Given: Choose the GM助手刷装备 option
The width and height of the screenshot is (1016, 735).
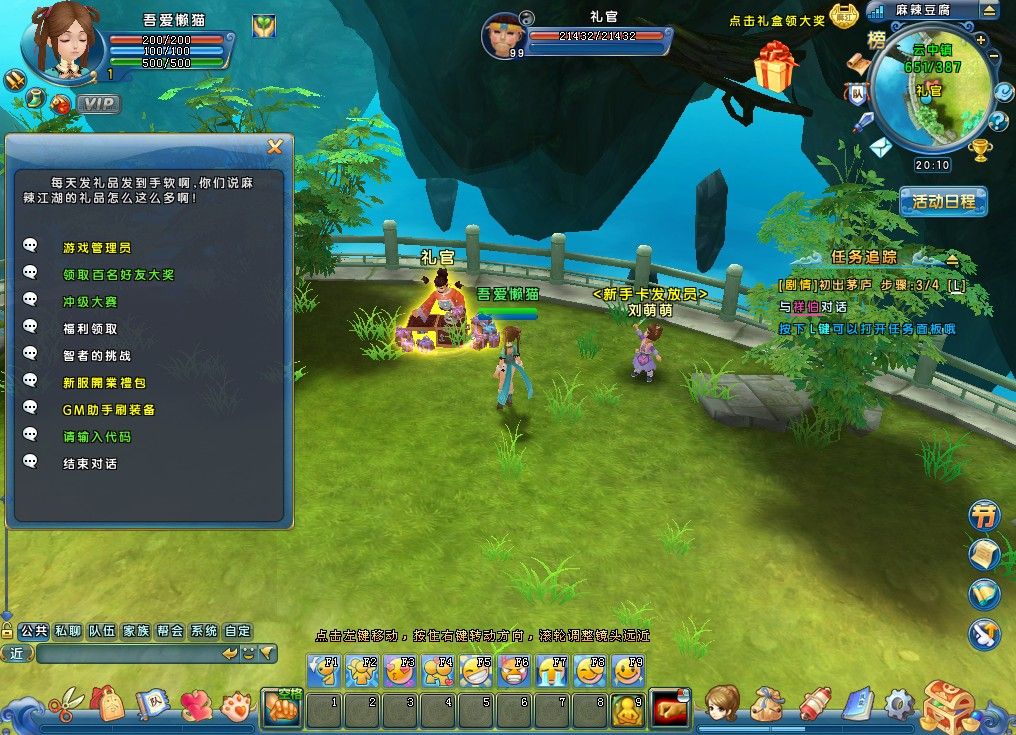Looking at the screenshot, I should pos(109,409).
